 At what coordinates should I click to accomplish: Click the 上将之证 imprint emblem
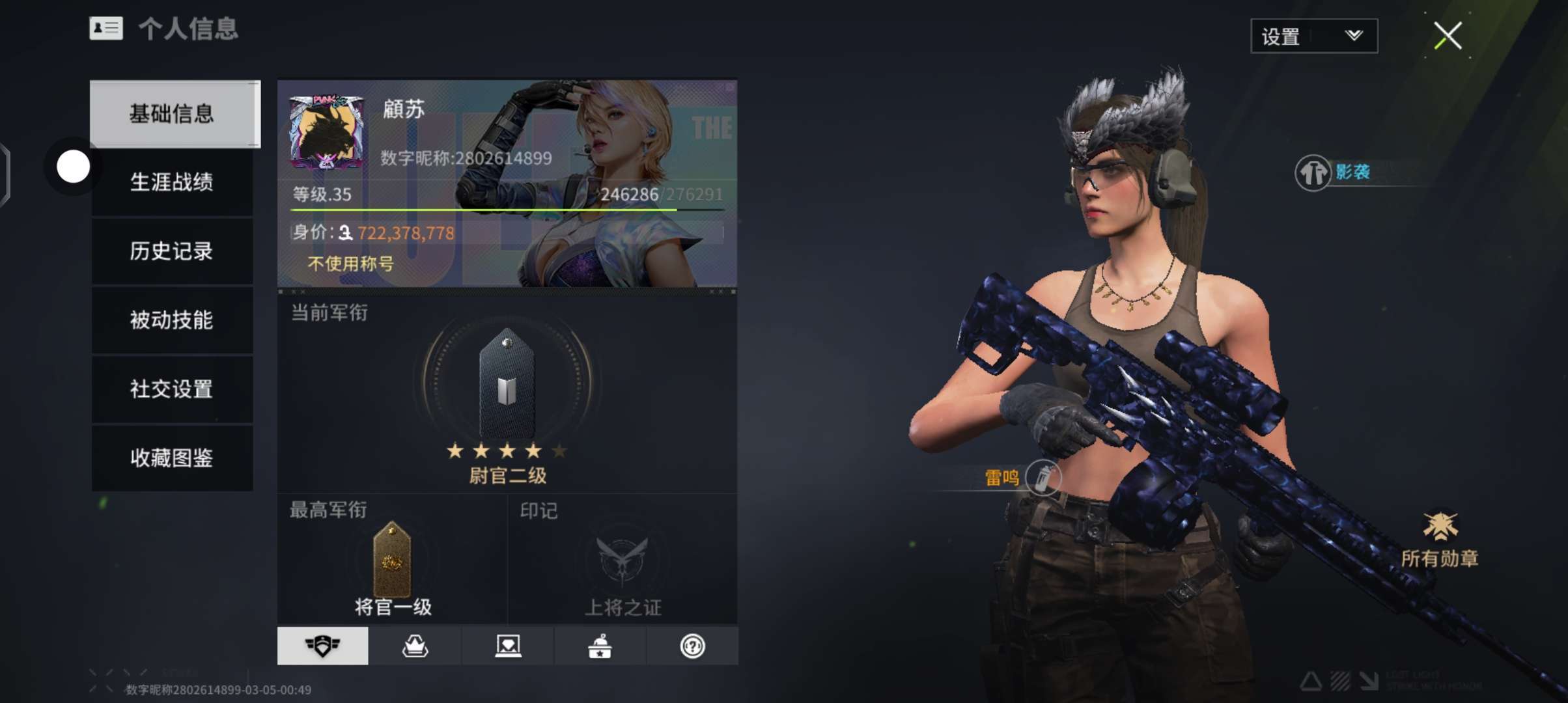(623, 561)
